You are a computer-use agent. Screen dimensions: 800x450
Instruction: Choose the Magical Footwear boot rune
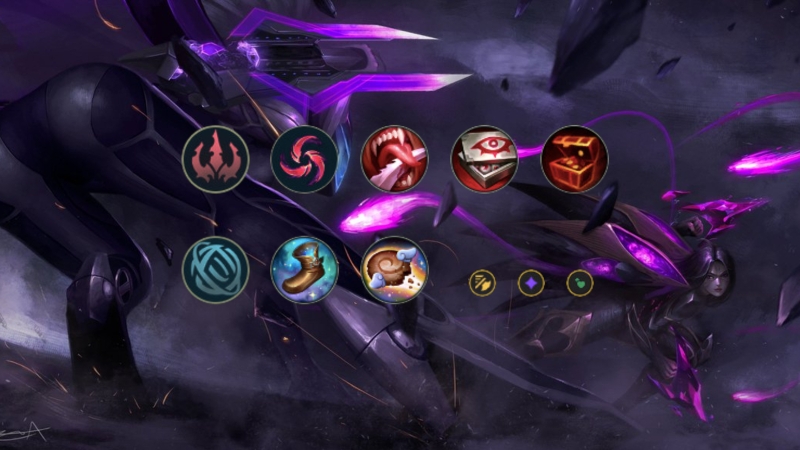(x=304, y=269)
